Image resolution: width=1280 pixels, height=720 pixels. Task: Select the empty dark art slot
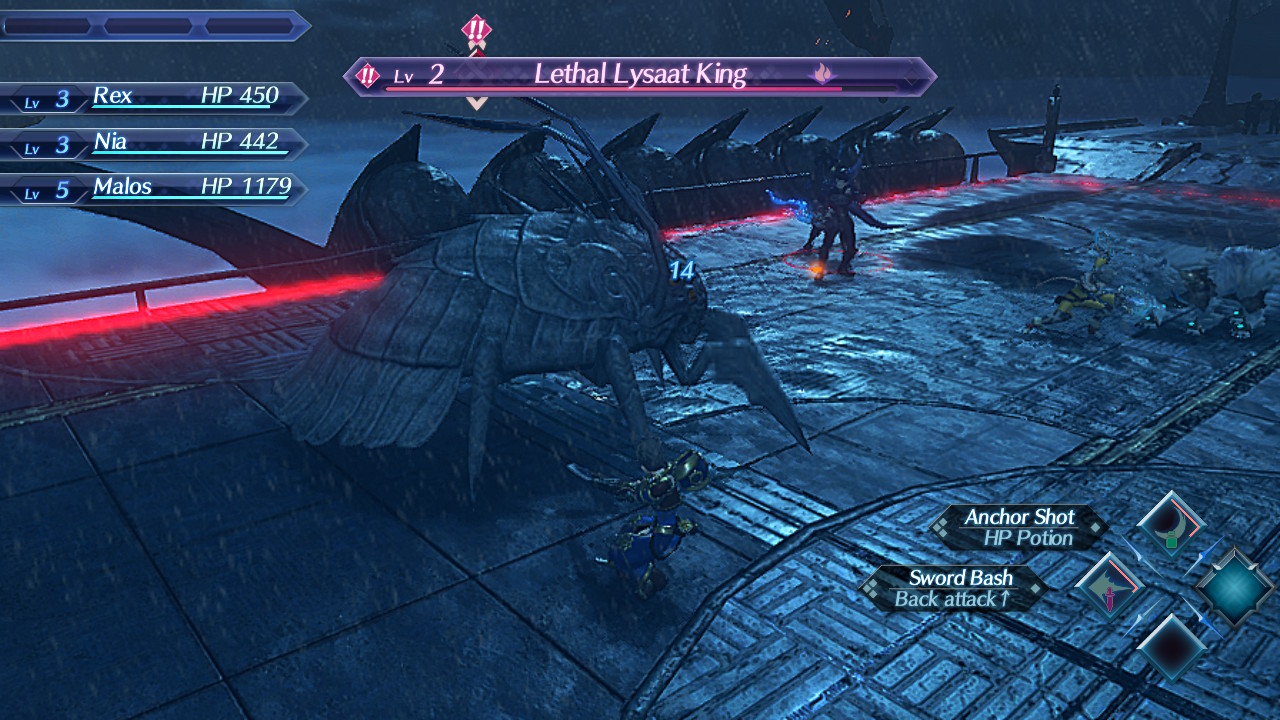click(x=1171, y=648)
